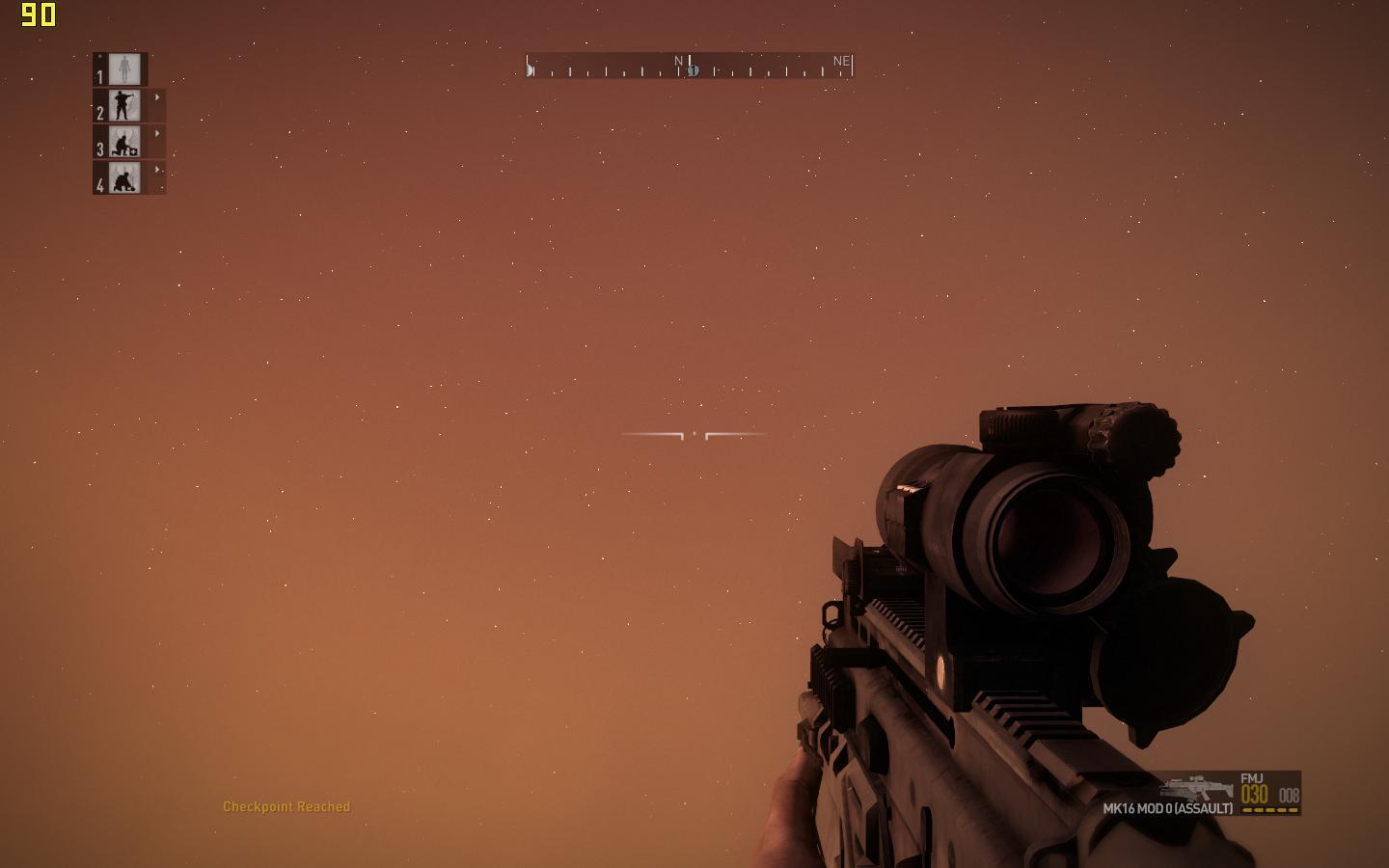Select squad member 3 kneeling medic portrait

point(124,142)
